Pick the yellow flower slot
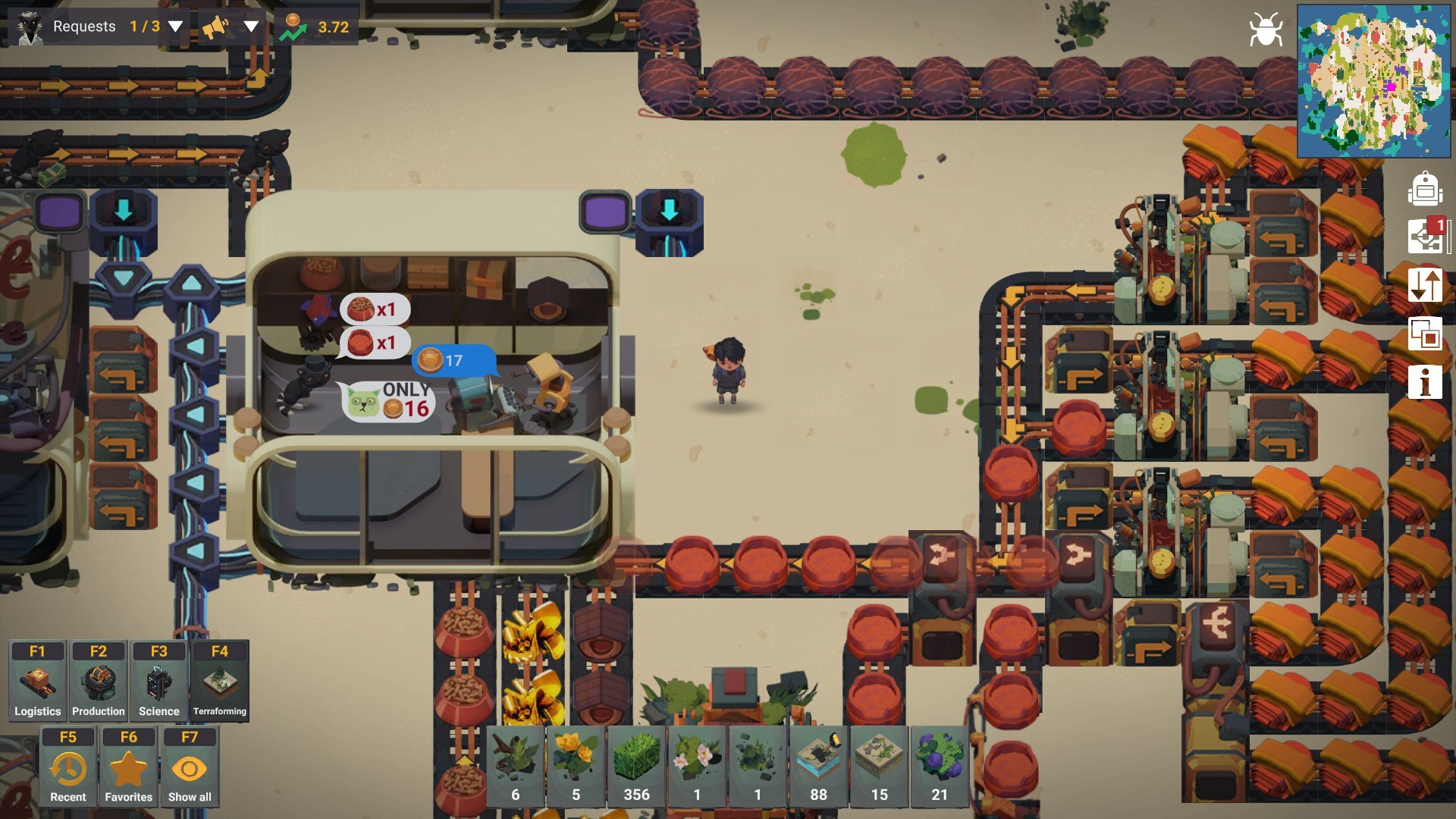Viewport: 1456px width, 819px height. click(x=576, y=766)
